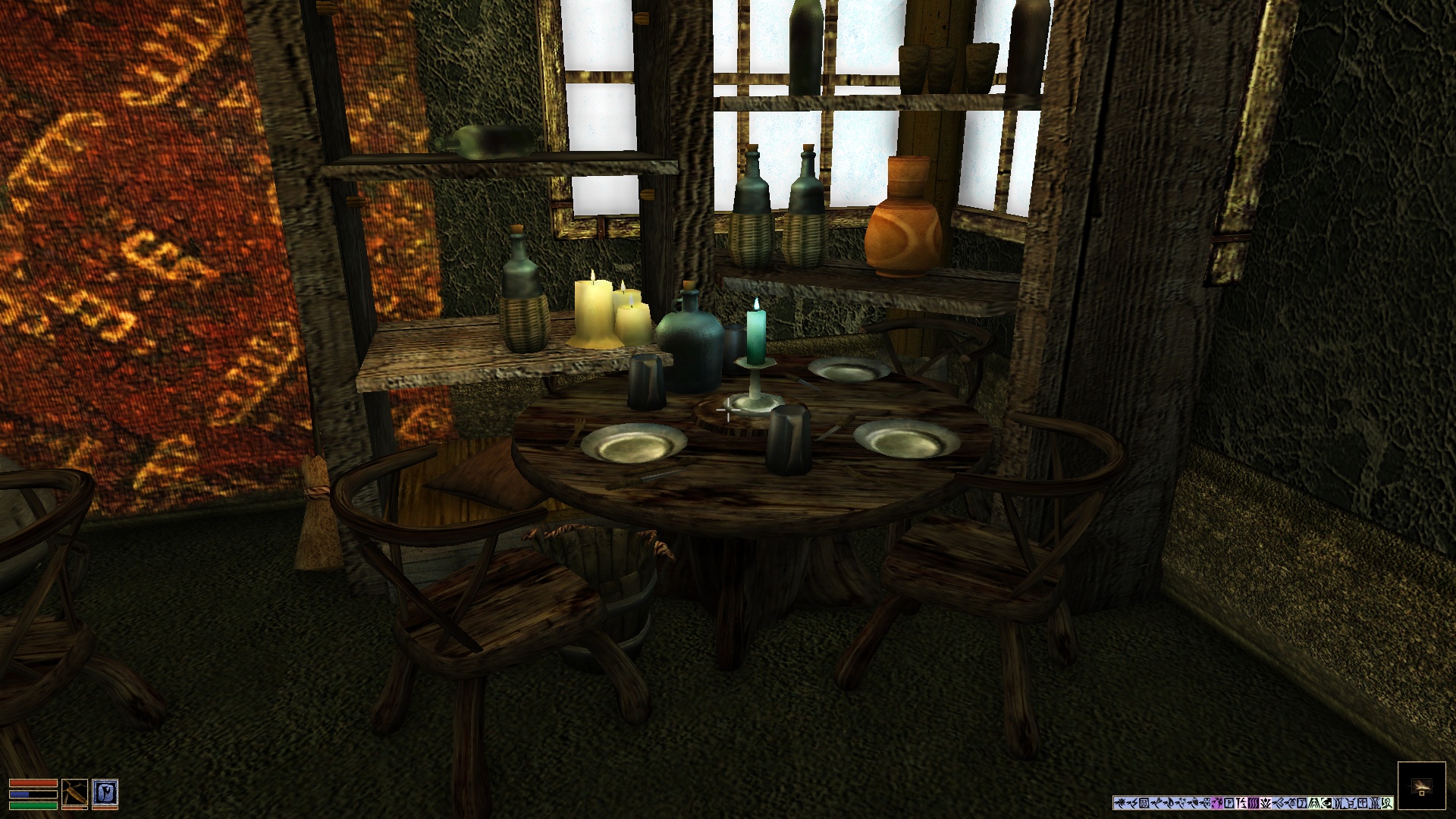Image resolution: width=1456 pixels, height=819 pixels.
Task: Click the purple wavy-lines effect icon
Action: (x=1254, y=803)
